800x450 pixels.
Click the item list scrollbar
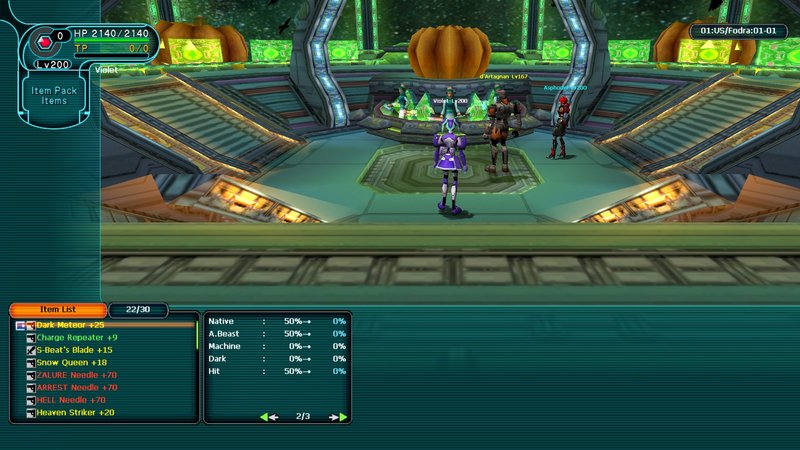tap(196, 334)
